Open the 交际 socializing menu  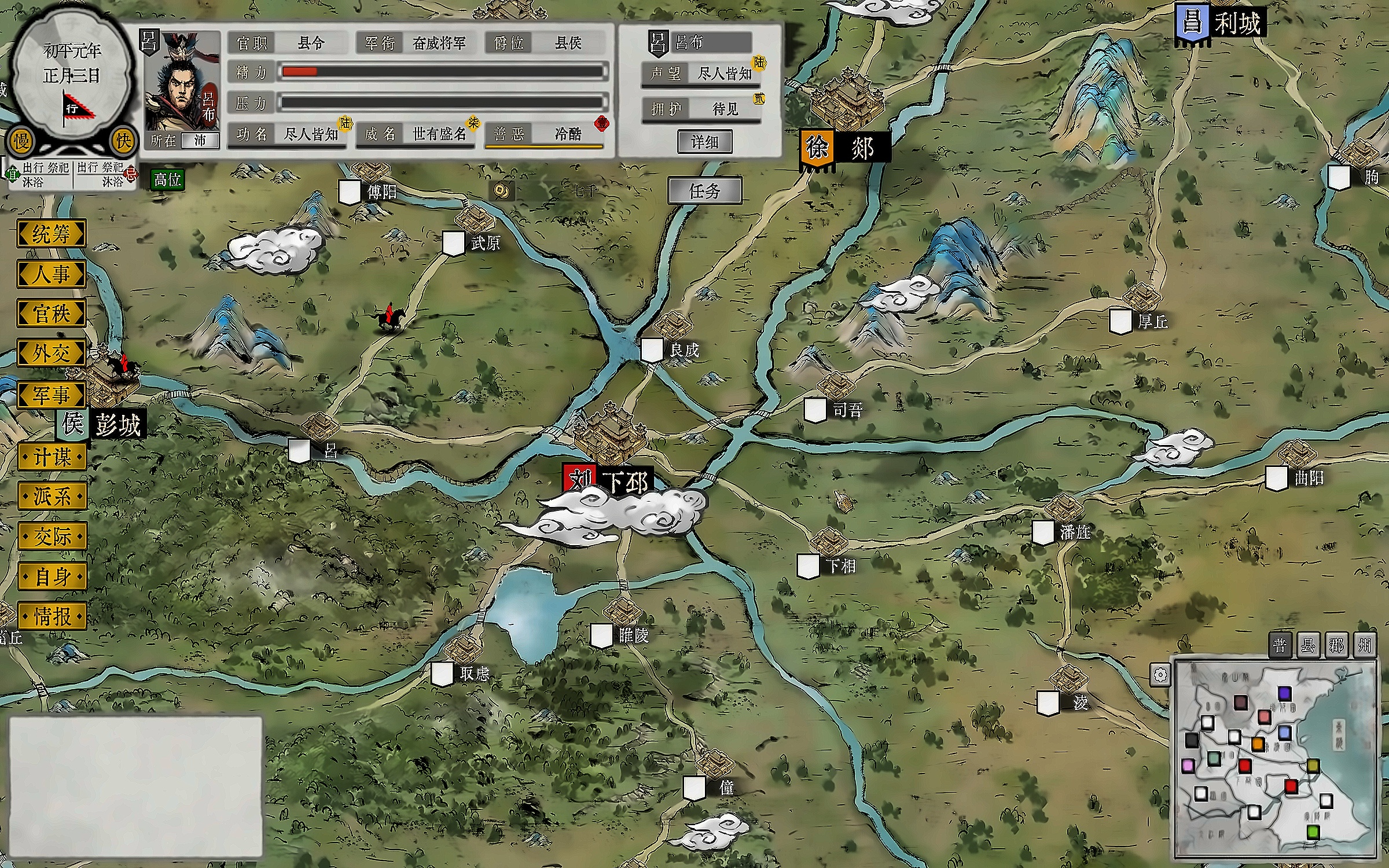[x=52, y=536]
